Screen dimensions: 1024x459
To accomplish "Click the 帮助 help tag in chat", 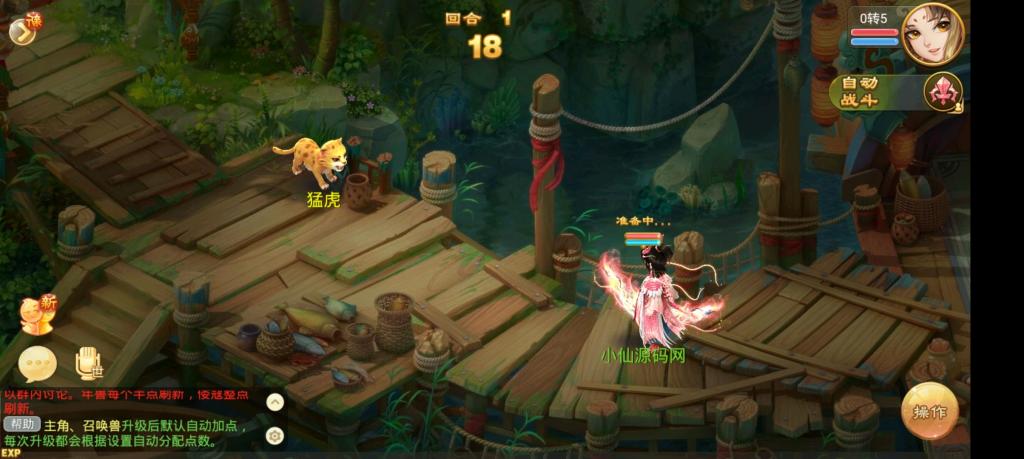I will (x=21, y=424).
